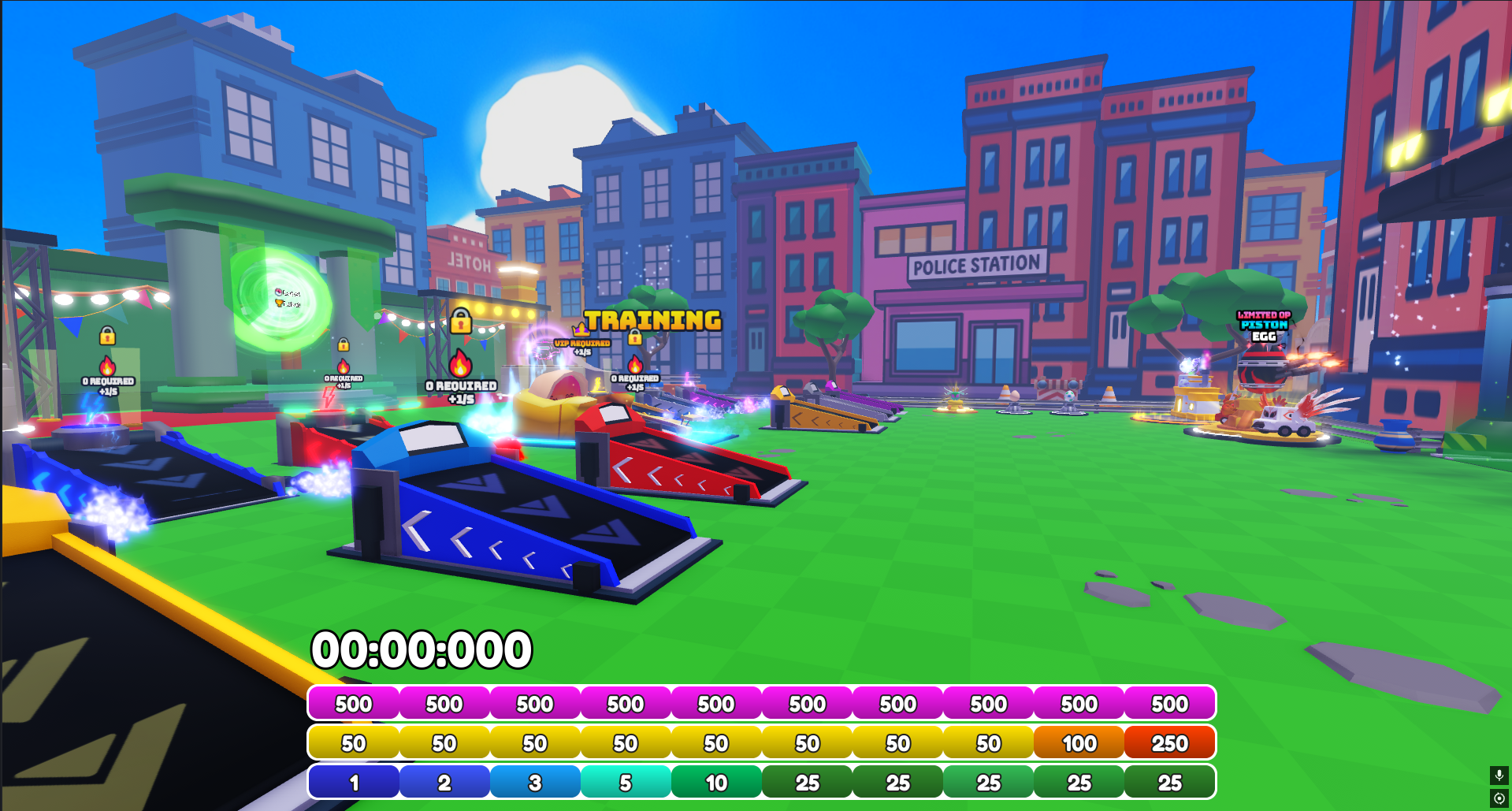Select the teal 5 cell
The width and height of the screenshot is (1512, 811).
[626, 783]
